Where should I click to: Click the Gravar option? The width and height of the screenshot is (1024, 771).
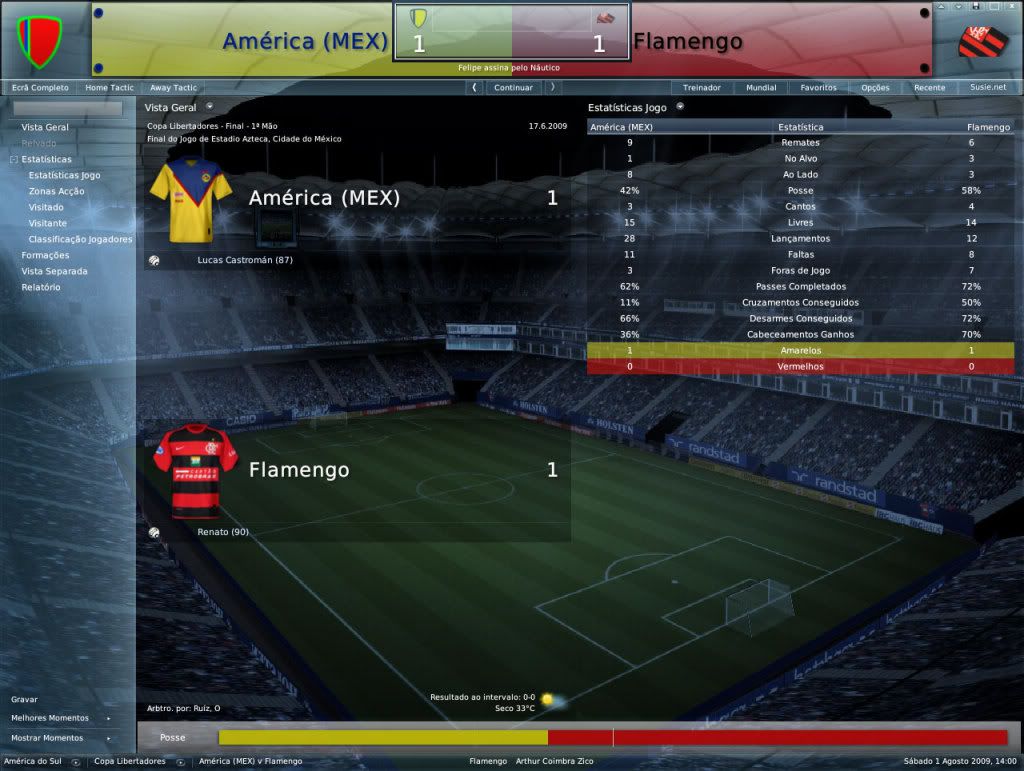pyautogui.click(x=25, y=700)
